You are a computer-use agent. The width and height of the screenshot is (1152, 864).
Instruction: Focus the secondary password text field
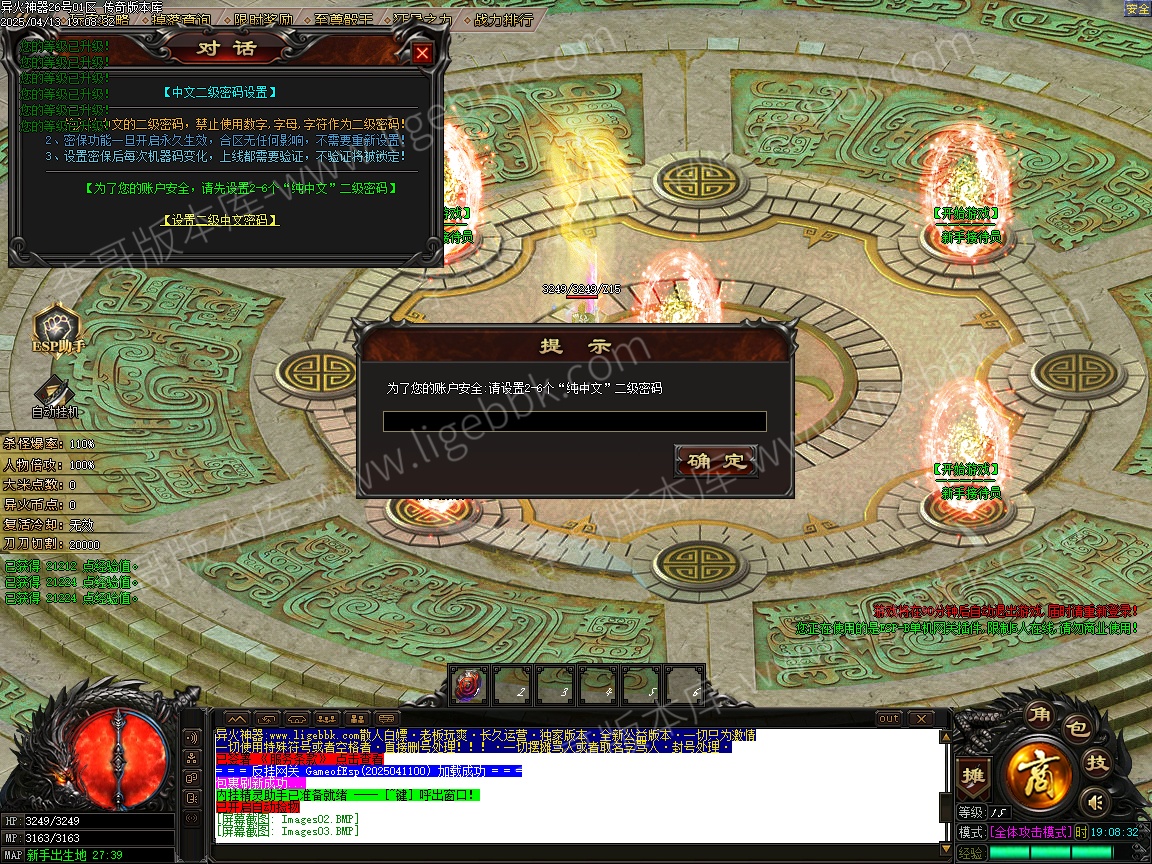coord(574,422)
